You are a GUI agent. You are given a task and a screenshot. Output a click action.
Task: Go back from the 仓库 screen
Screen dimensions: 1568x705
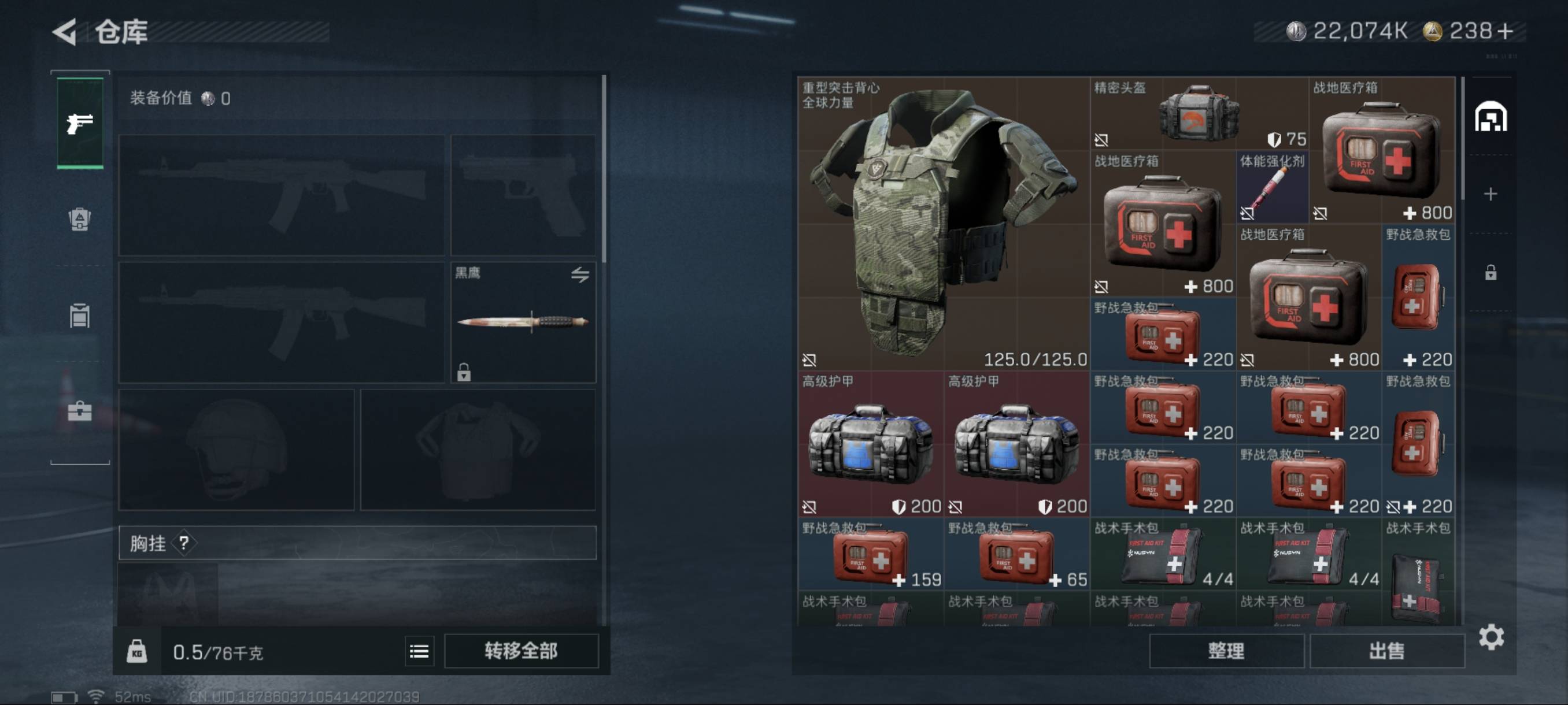click(65, 32)
